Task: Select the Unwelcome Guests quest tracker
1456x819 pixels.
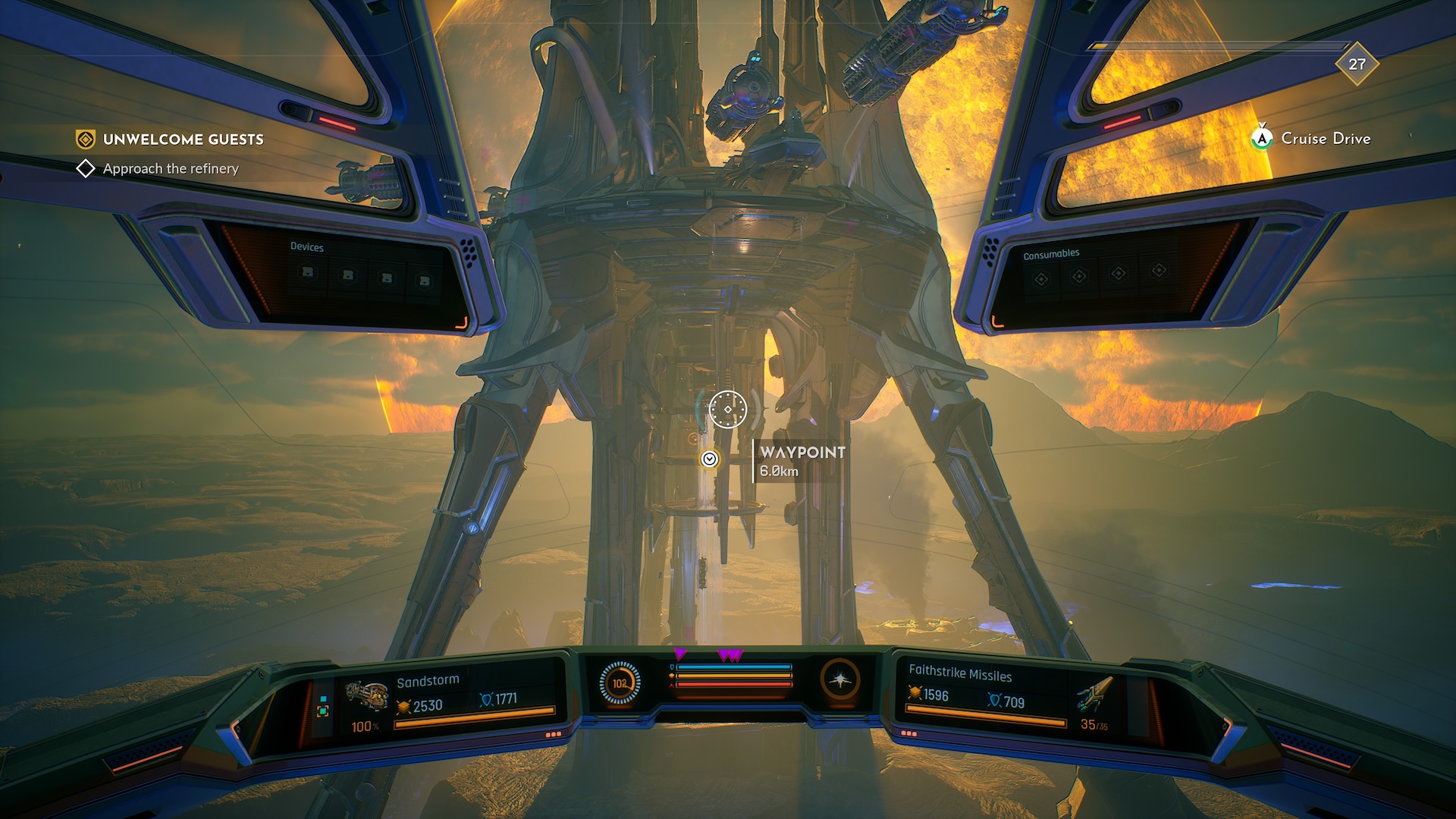Action: pos(182,140)
